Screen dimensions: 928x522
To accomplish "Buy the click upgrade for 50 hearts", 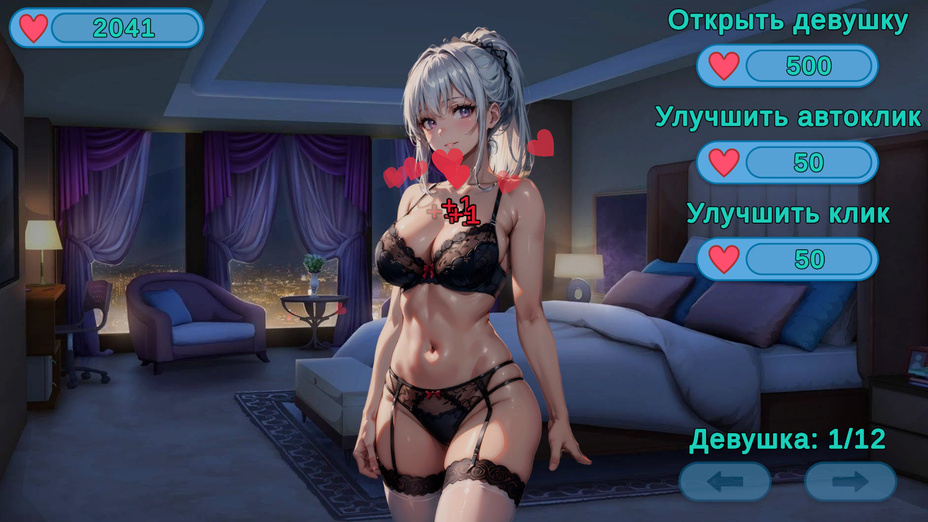I will pyautogui.click(x=787, y=259).
